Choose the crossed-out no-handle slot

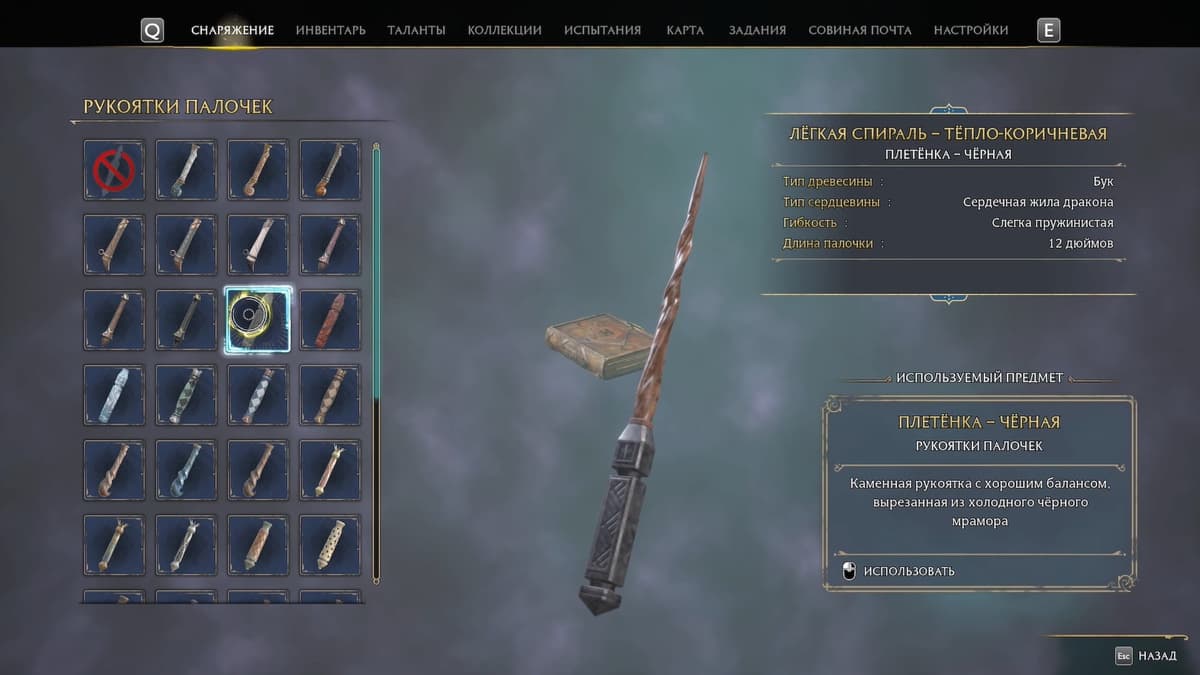pyautogui.click(x=114, y=170)
